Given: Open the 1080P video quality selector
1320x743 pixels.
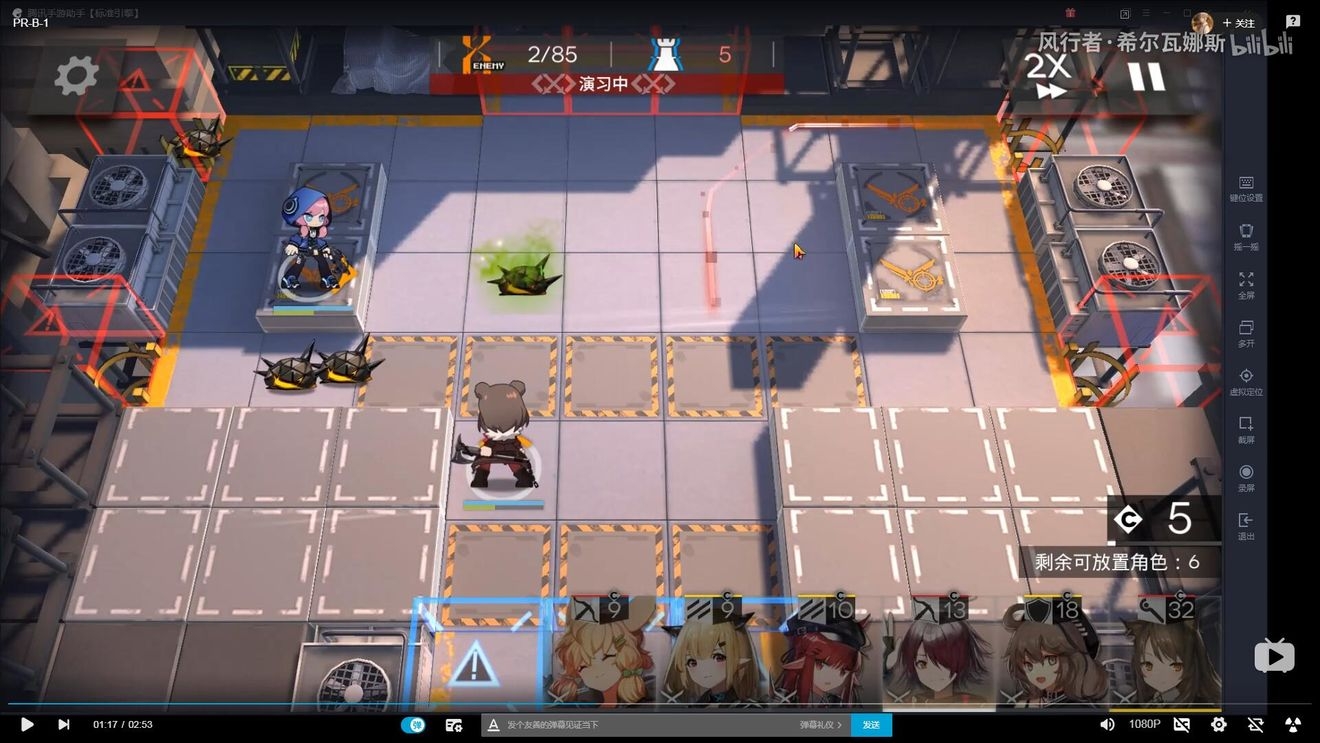Looking at the screenshot, I should click(1144, 724).
